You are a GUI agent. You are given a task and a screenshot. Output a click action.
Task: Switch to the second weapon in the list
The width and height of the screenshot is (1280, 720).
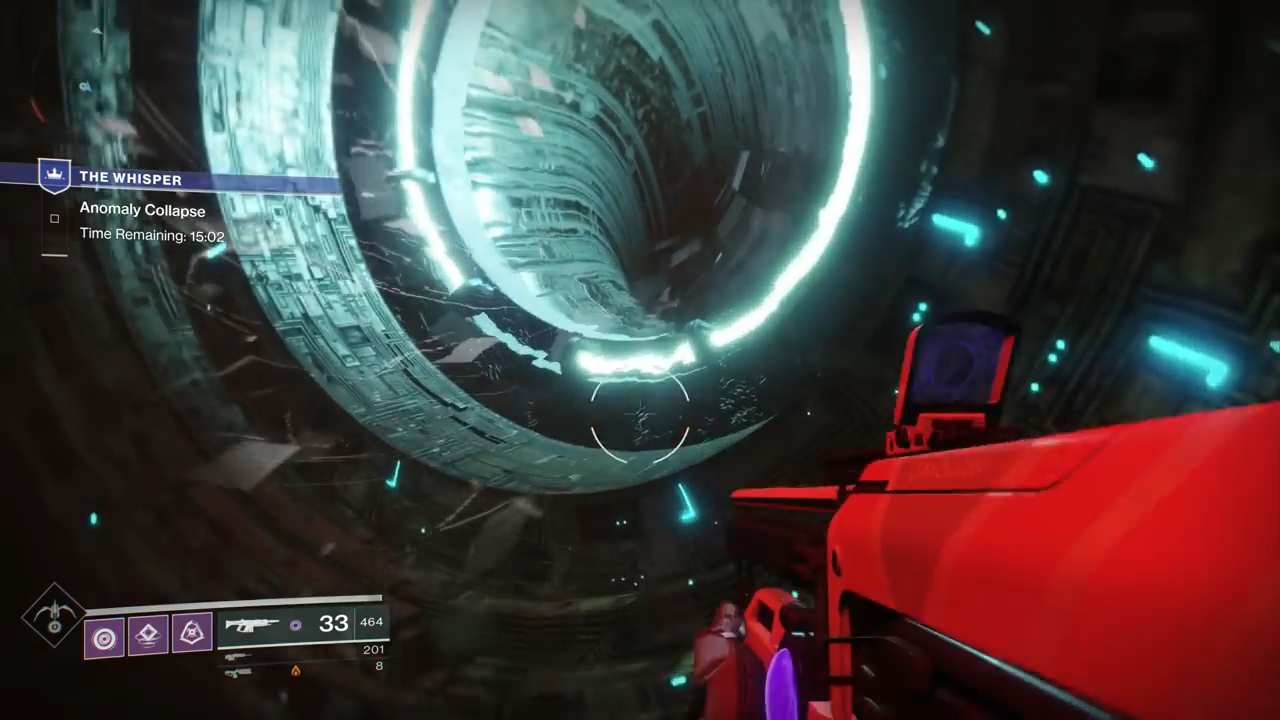pyautogui.click(x=238, y=656)
